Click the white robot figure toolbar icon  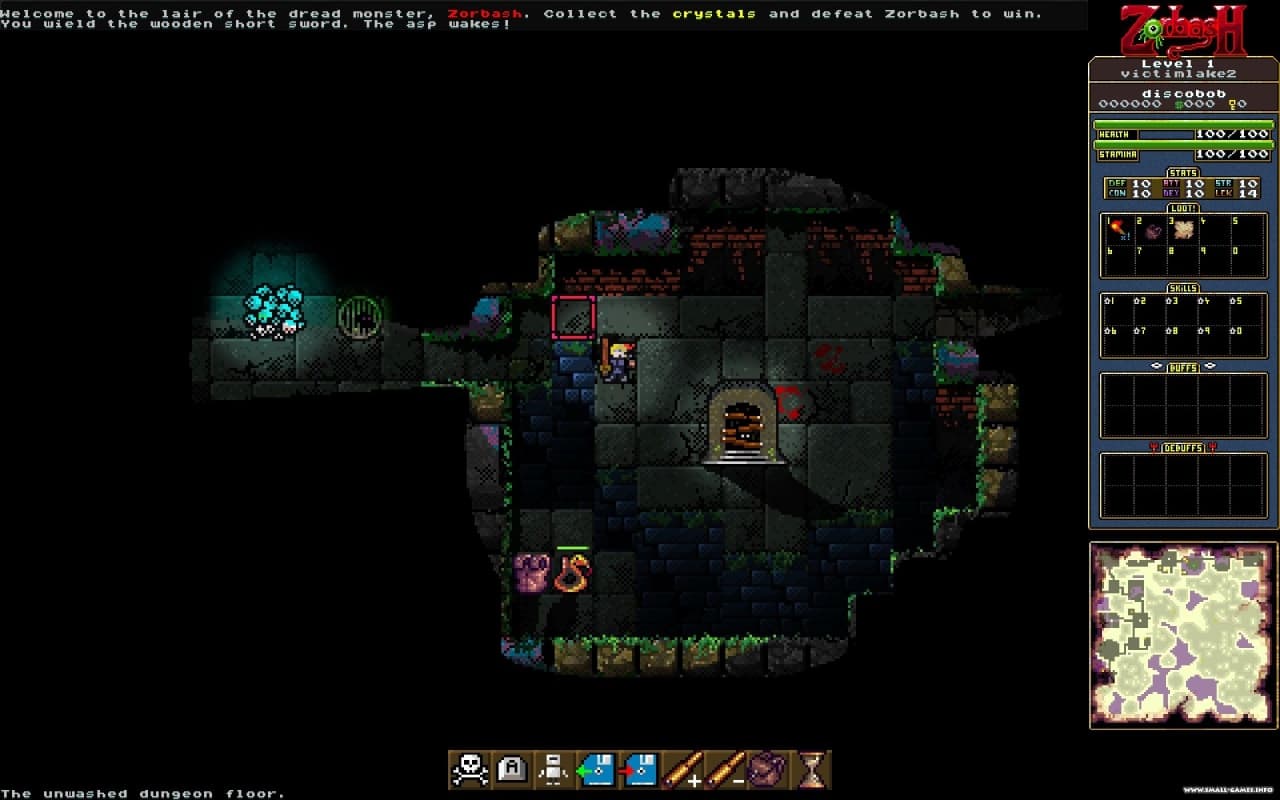553,769
